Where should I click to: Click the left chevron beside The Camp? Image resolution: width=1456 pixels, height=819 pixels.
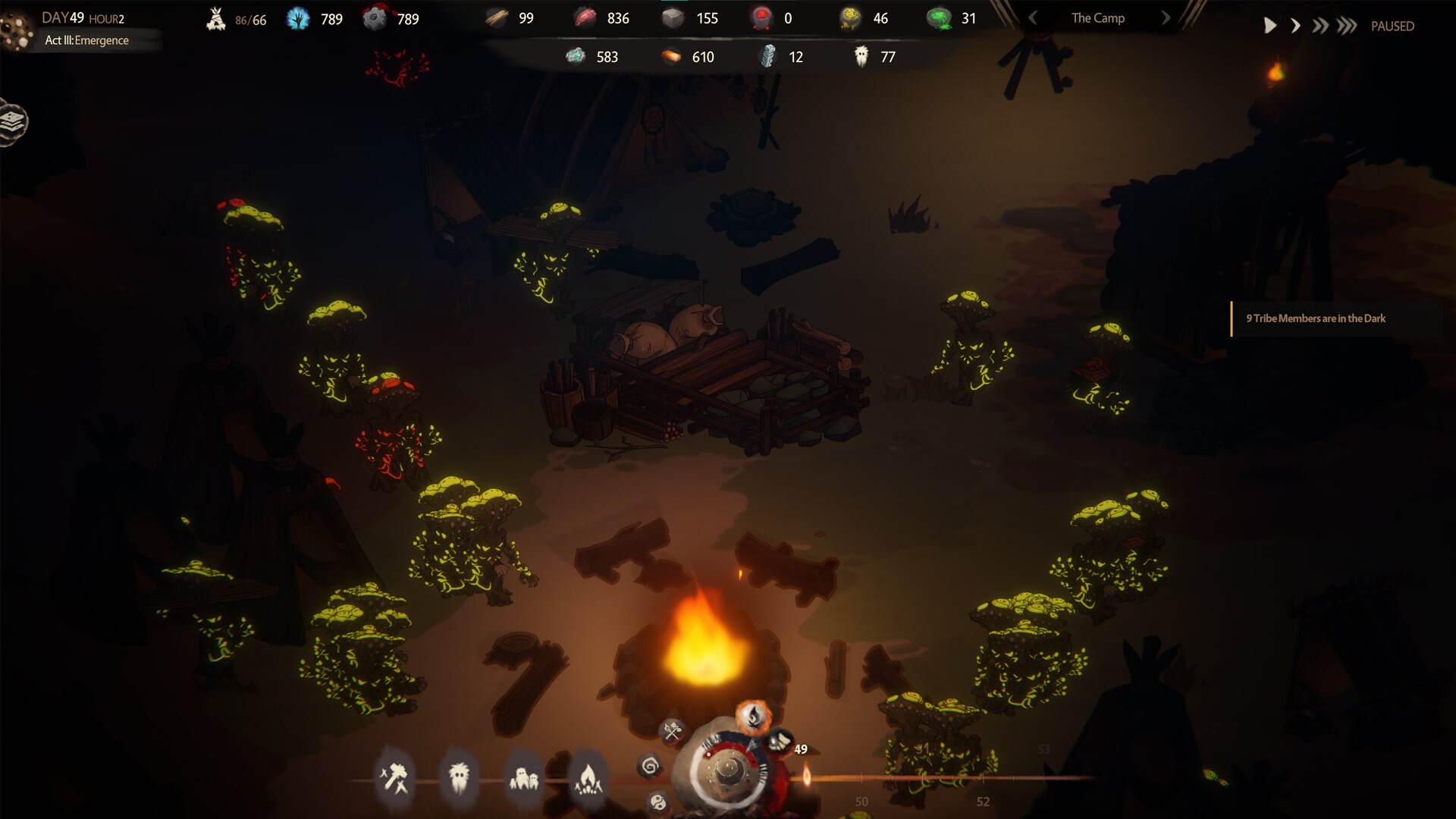(1034, 17)
